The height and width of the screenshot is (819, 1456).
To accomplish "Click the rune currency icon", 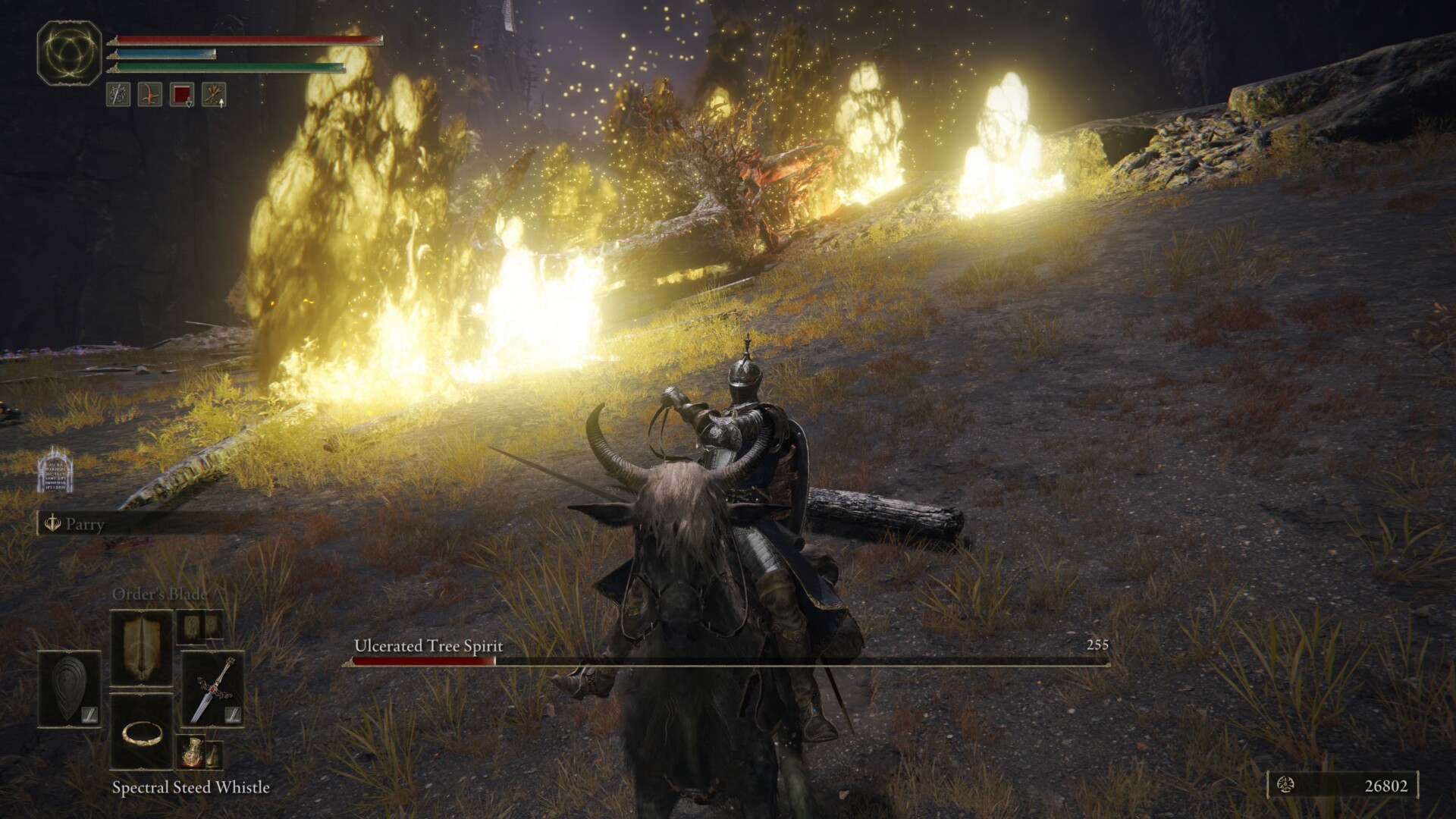I will pyautogui.click(x=1285, y=786).
